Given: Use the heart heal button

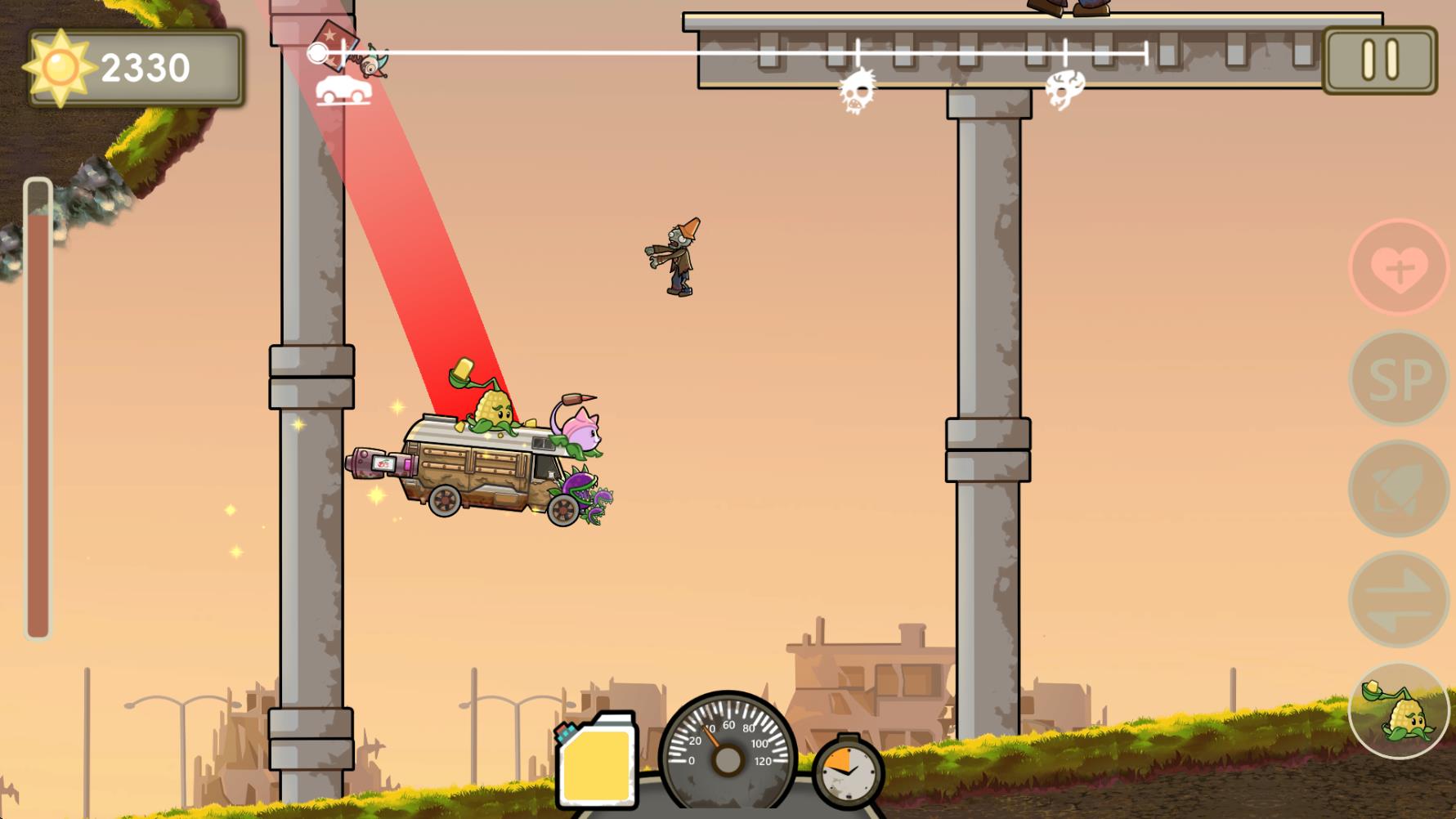Looking at the screenshot, I should (1399, 267).
